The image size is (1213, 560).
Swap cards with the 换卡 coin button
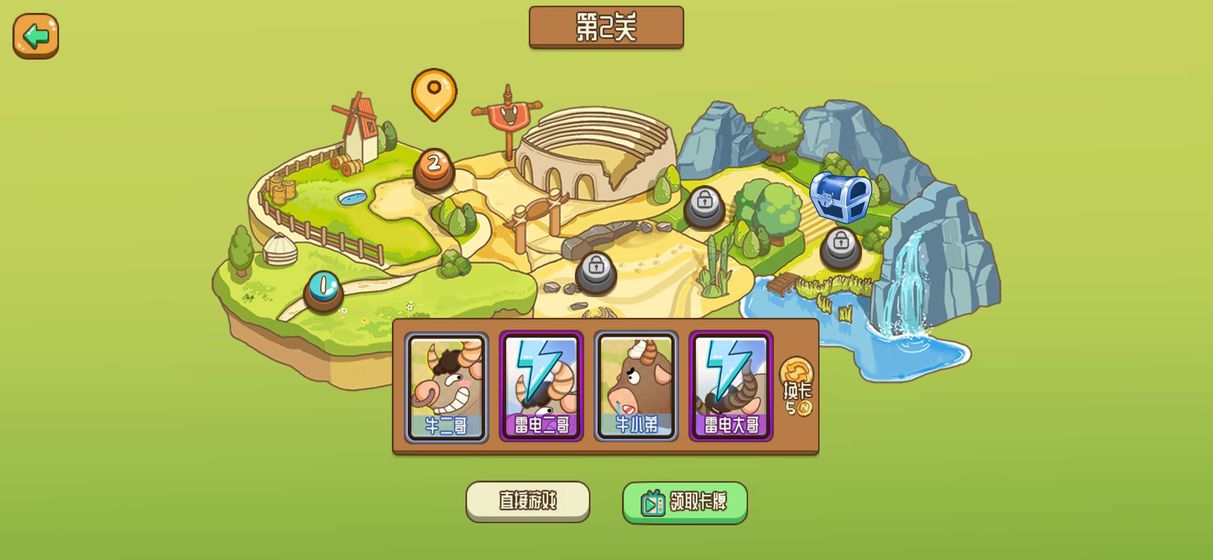coord(797,387)
